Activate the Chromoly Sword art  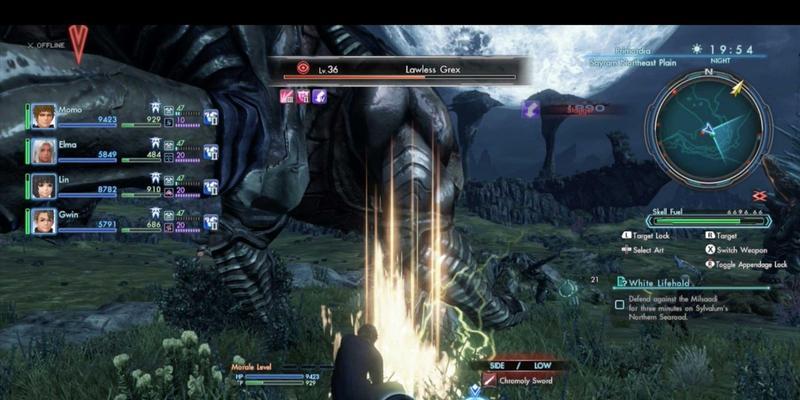(x=520, y=380)
